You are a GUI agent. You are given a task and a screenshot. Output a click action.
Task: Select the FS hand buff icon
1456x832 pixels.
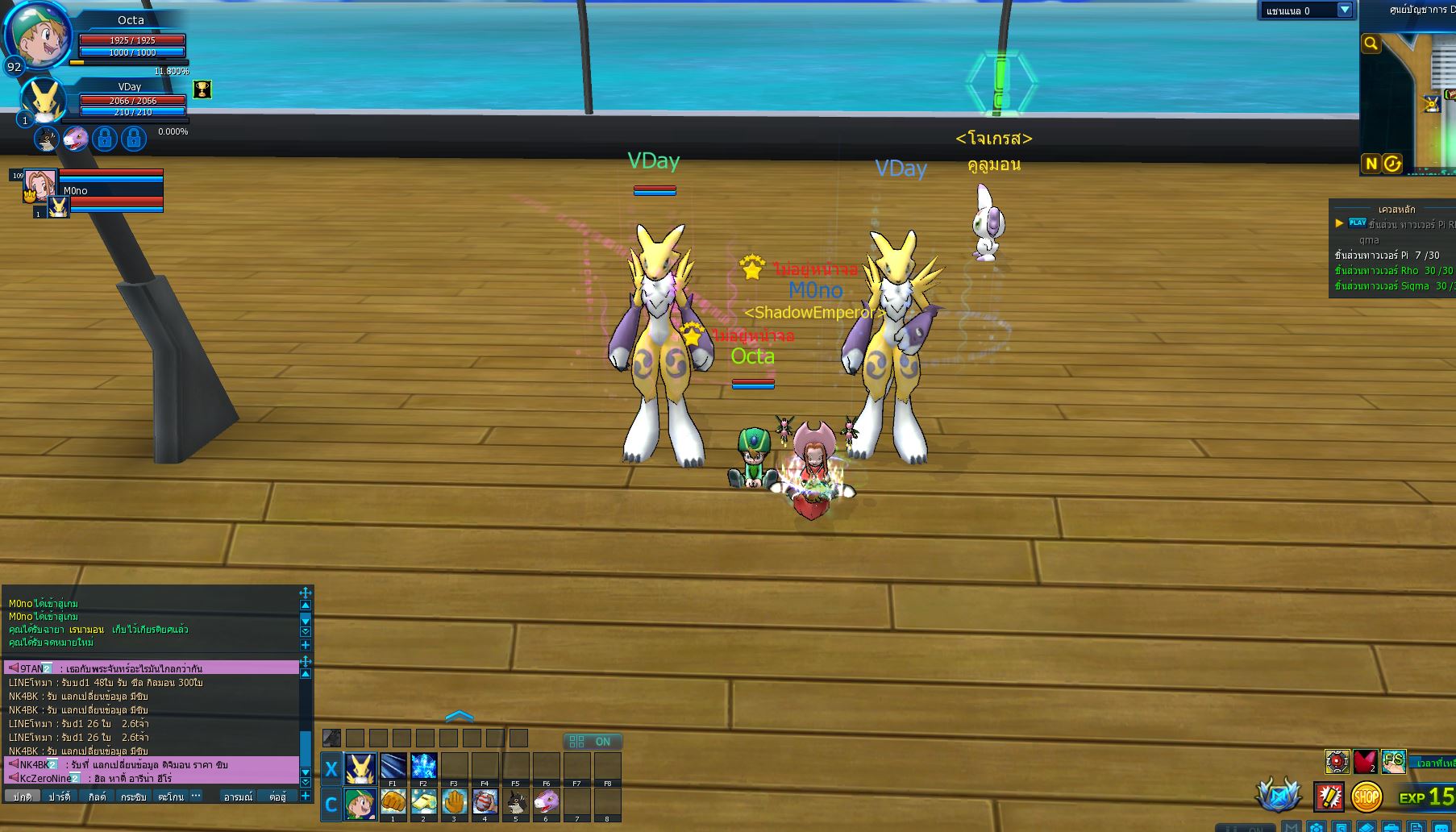tap(1393, 761)
